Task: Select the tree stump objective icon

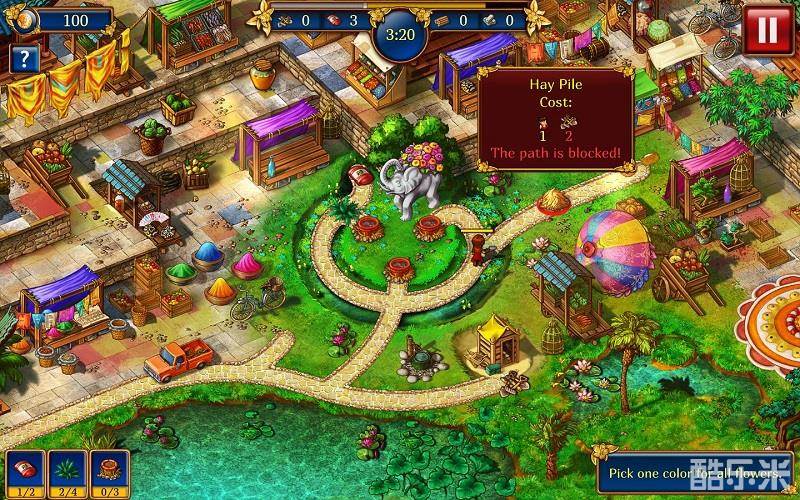Action: coord(108,469)
